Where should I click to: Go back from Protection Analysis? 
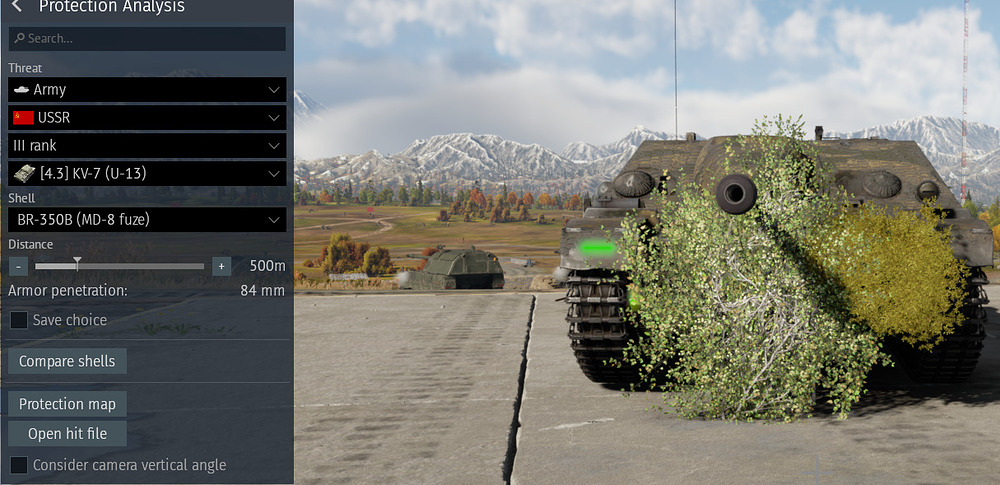(17, 7)
